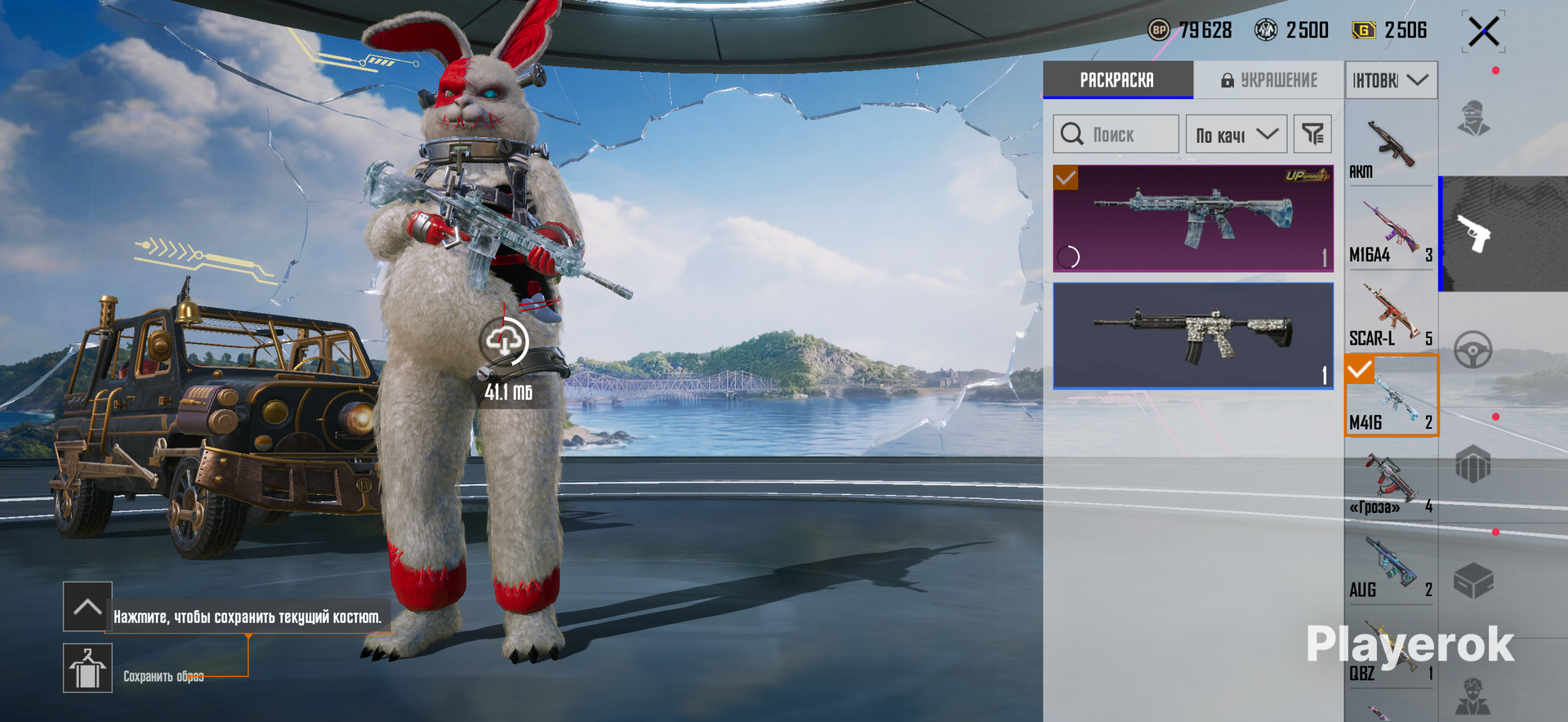Select AKM in the weapon list
The image size is (1568, 722).
1391,147
